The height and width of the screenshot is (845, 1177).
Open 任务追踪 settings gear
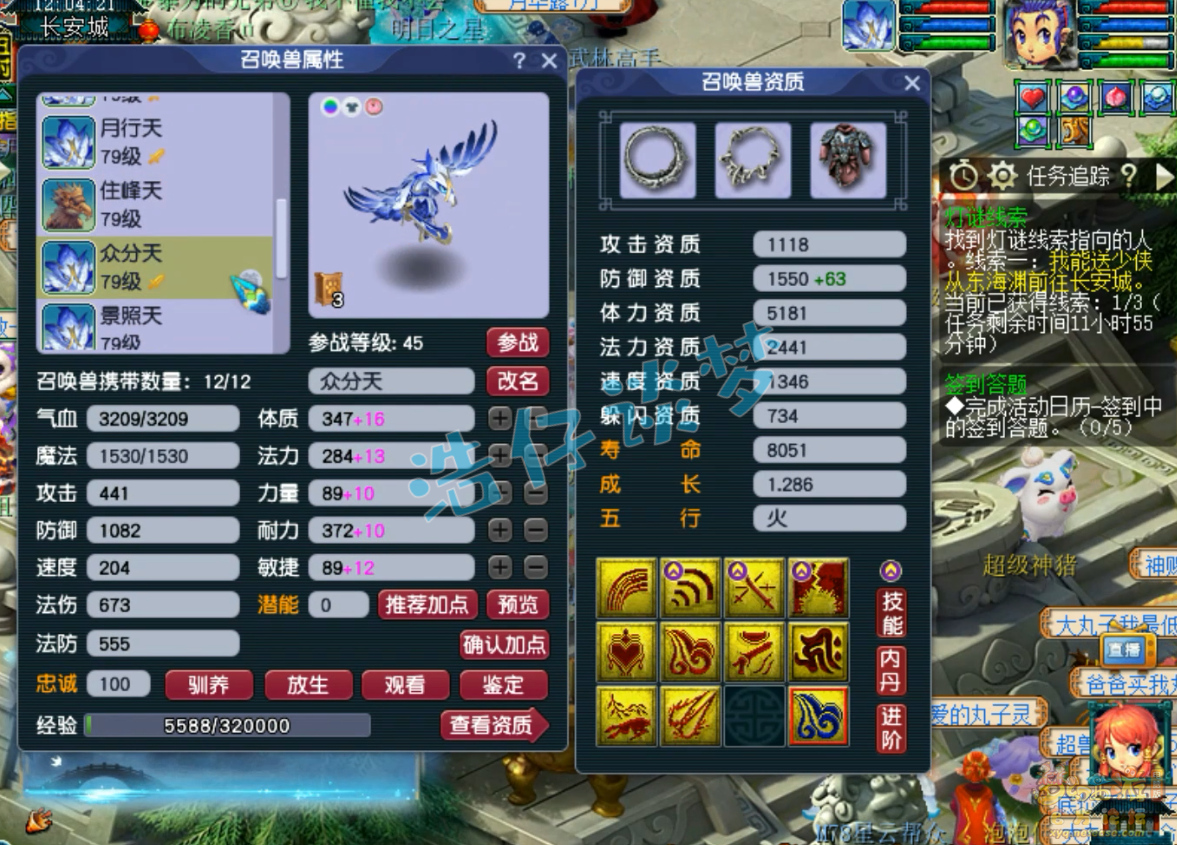pyautogui.click(x=1002, y=177)
